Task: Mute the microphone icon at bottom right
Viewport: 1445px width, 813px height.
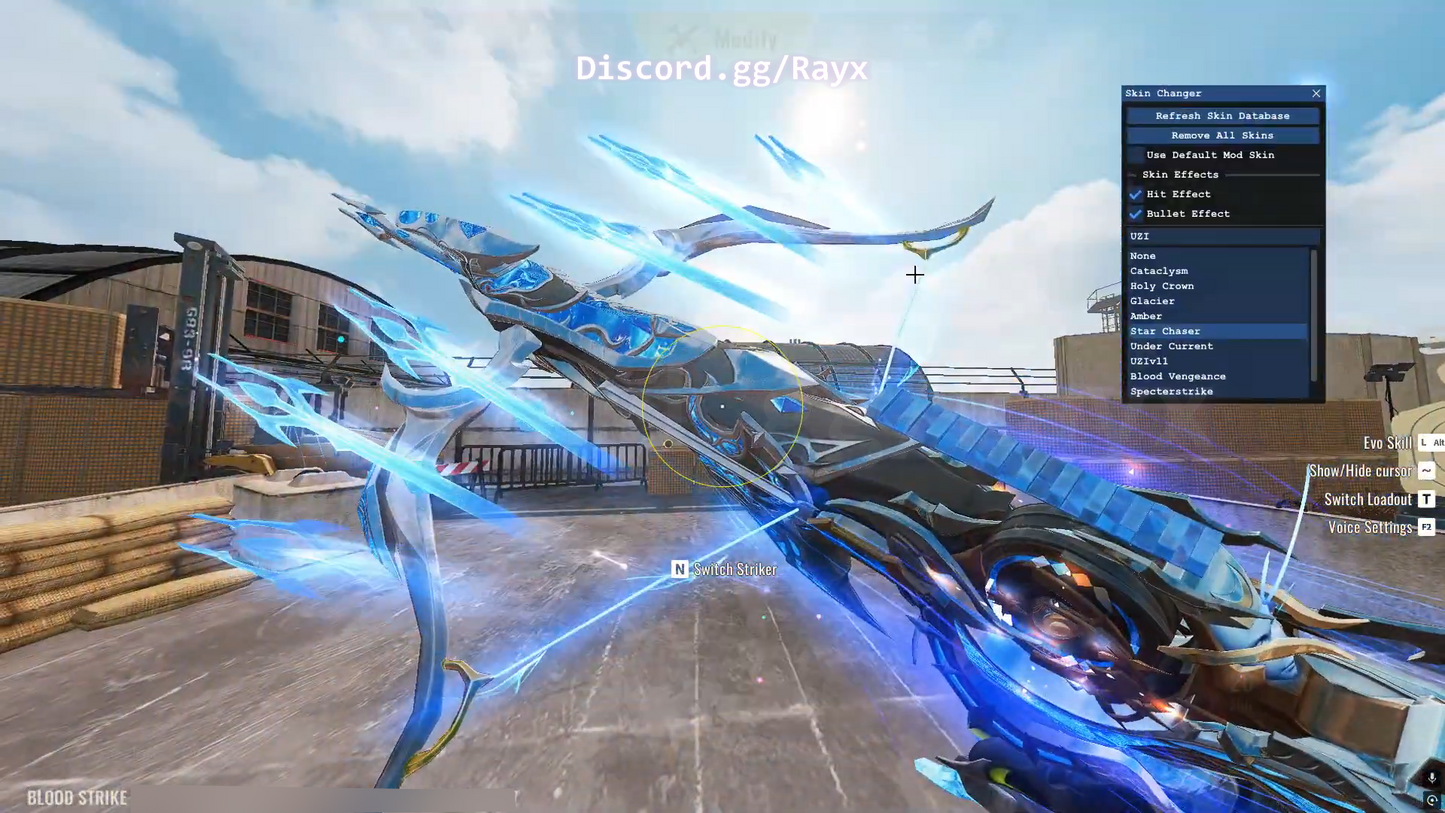Action: 1430,777
